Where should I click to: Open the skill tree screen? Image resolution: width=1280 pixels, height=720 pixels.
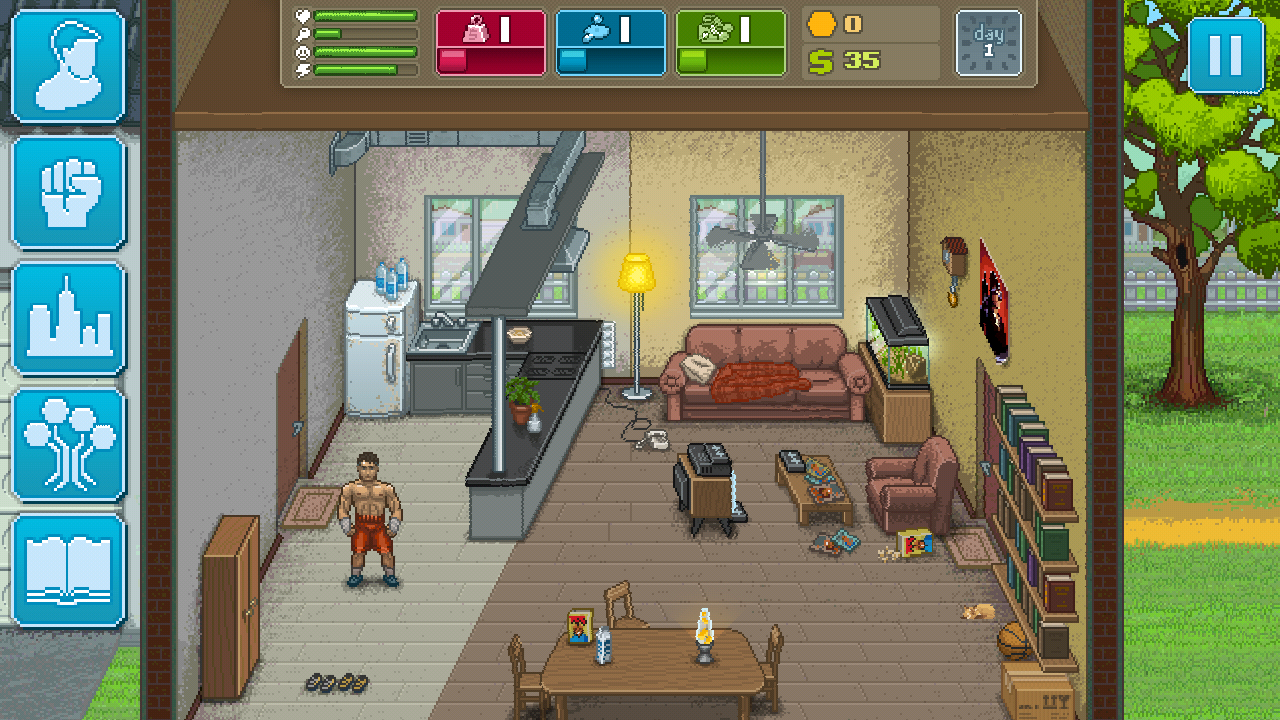point(68,444)
